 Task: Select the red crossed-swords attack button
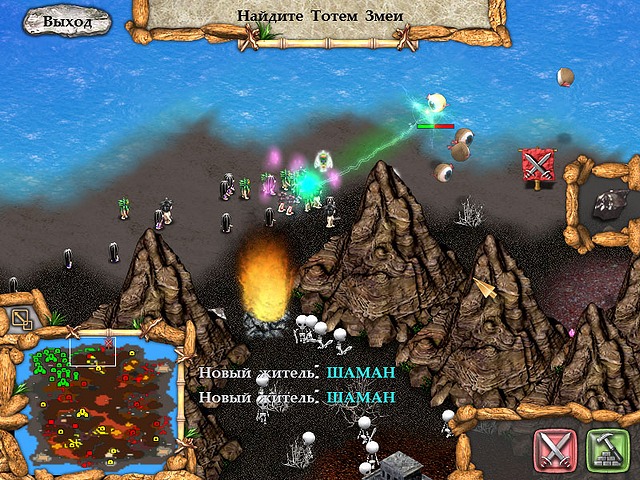pos(554,449)
